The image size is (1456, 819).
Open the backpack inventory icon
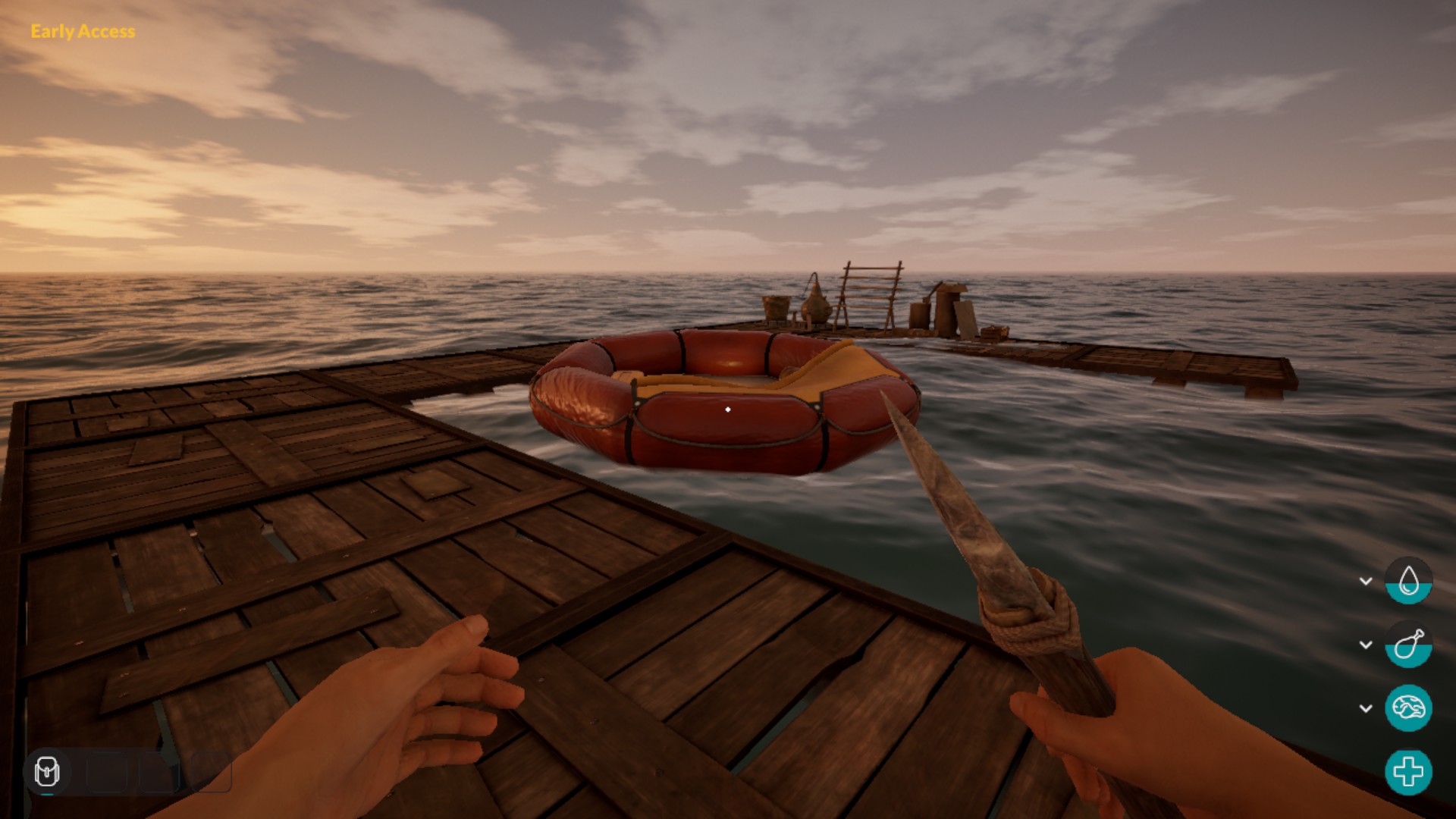pyautogui.click(x=47, y=772)
